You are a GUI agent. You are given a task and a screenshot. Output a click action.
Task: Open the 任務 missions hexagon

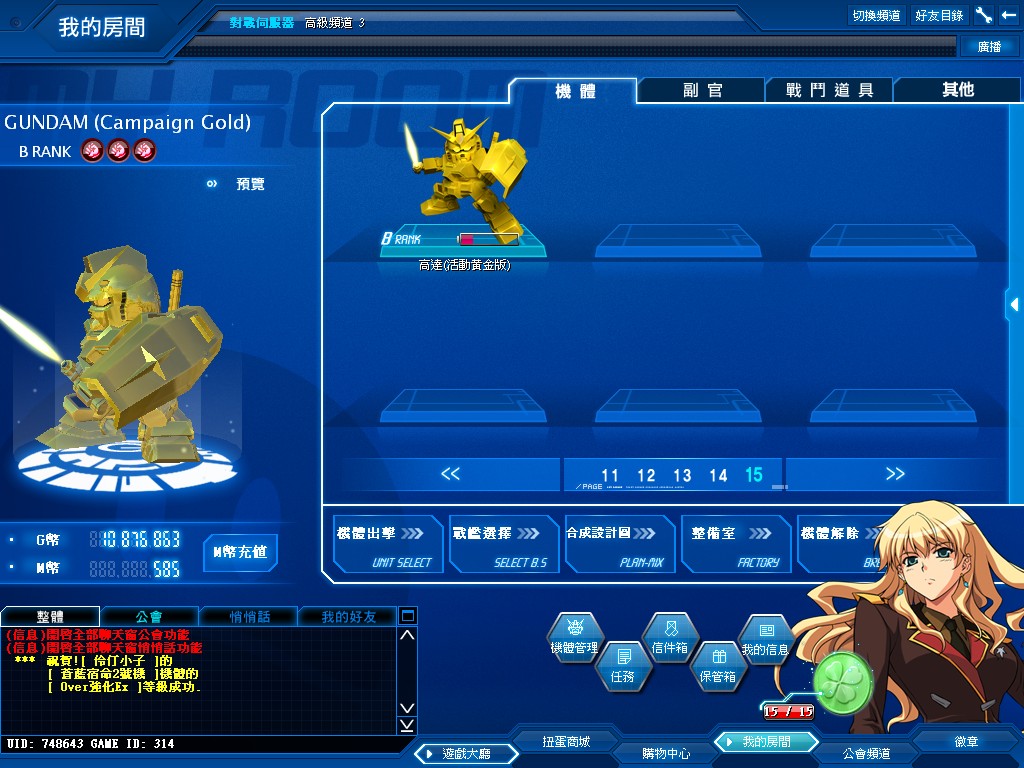click(622, 665)
